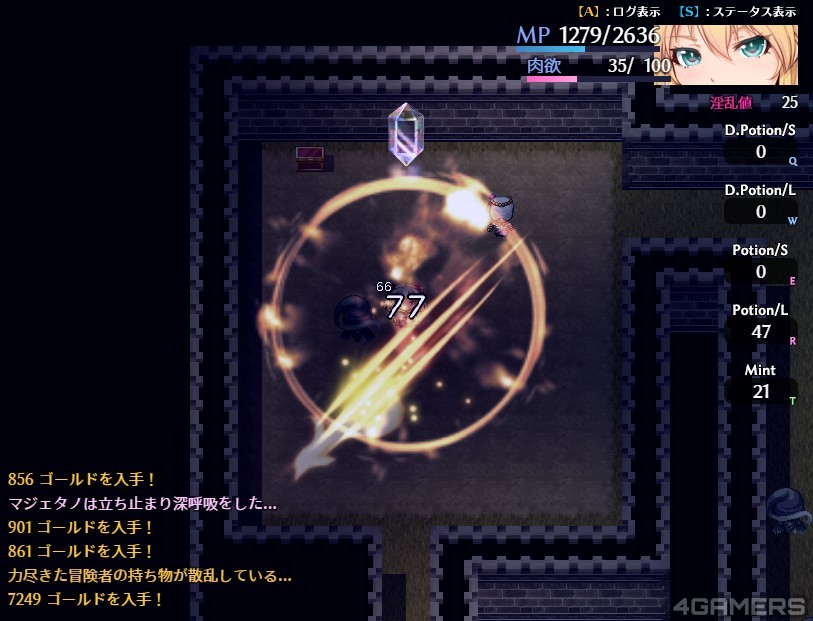Screen dimensions: 813x621
Task: Click the blonde character portrait
Action: pos(733,52)
